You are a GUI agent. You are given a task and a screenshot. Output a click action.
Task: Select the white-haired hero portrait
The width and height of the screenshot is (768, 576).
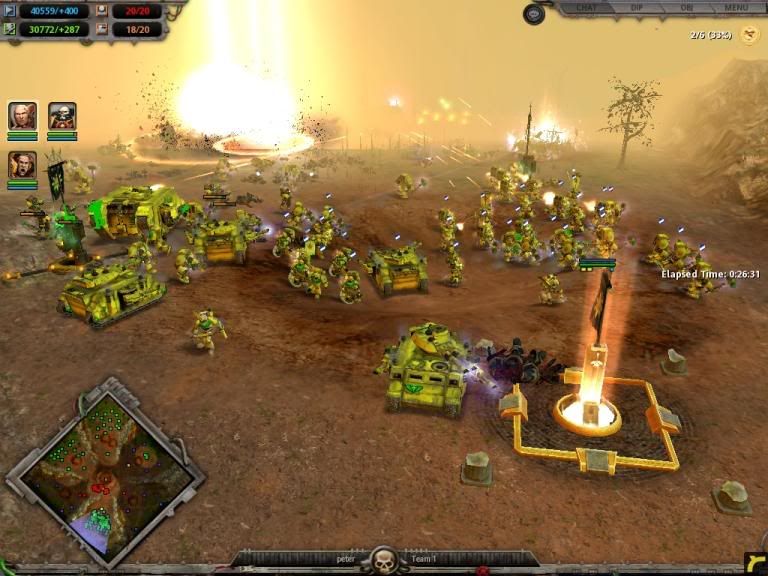click(x=22, y=116)
